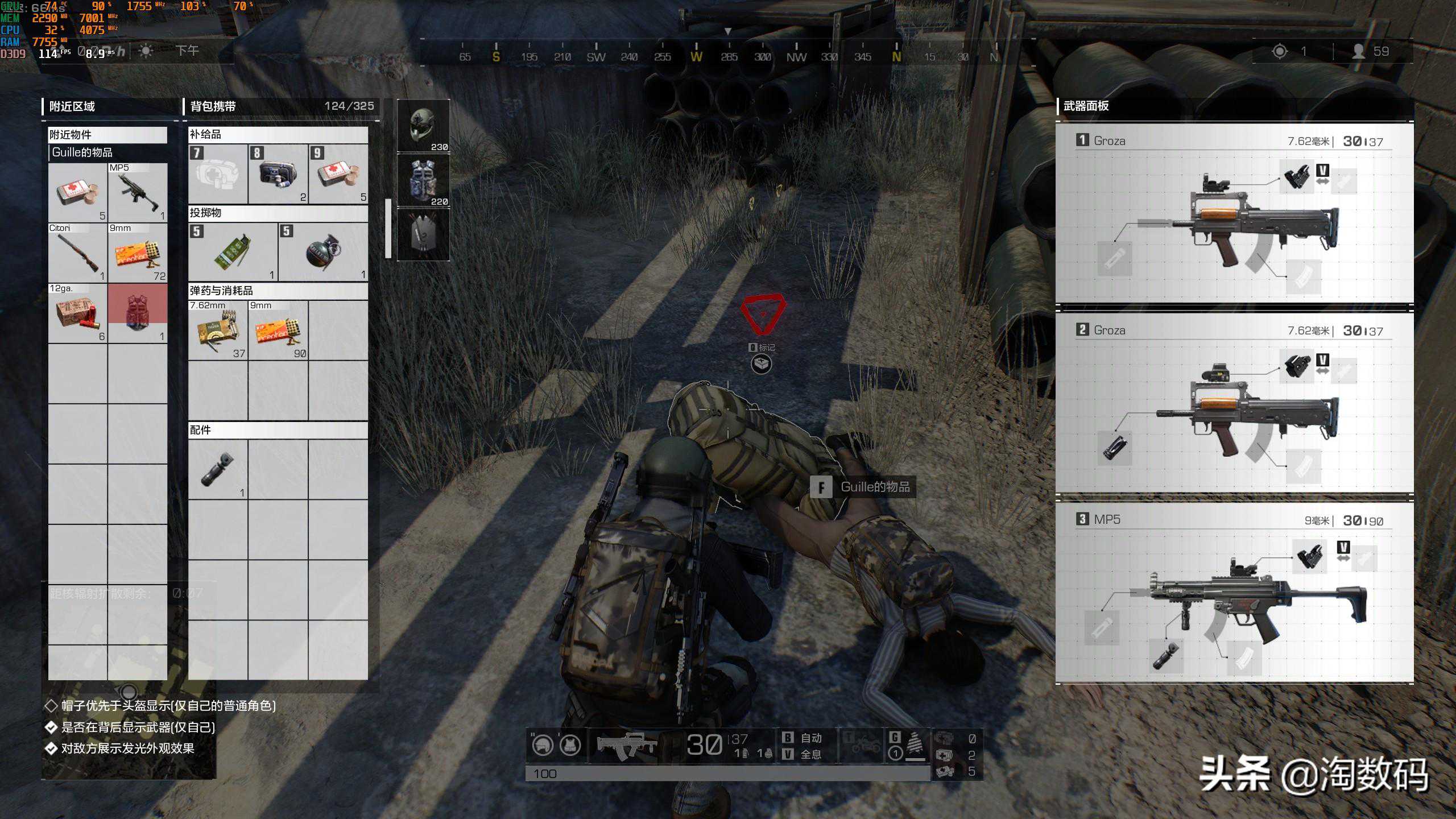
Task: Select the equipped helmet slot
Action: pyautogui.click(x=423, y=126)
